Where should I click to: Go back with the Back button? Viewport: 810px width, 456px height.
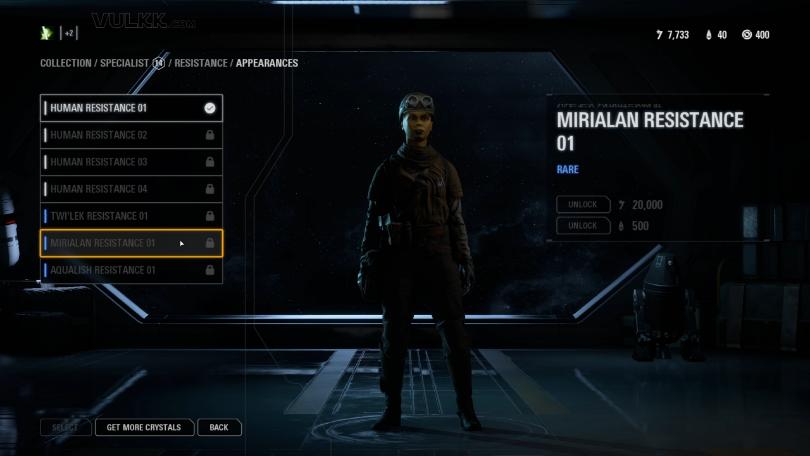[x=219, y=427]
